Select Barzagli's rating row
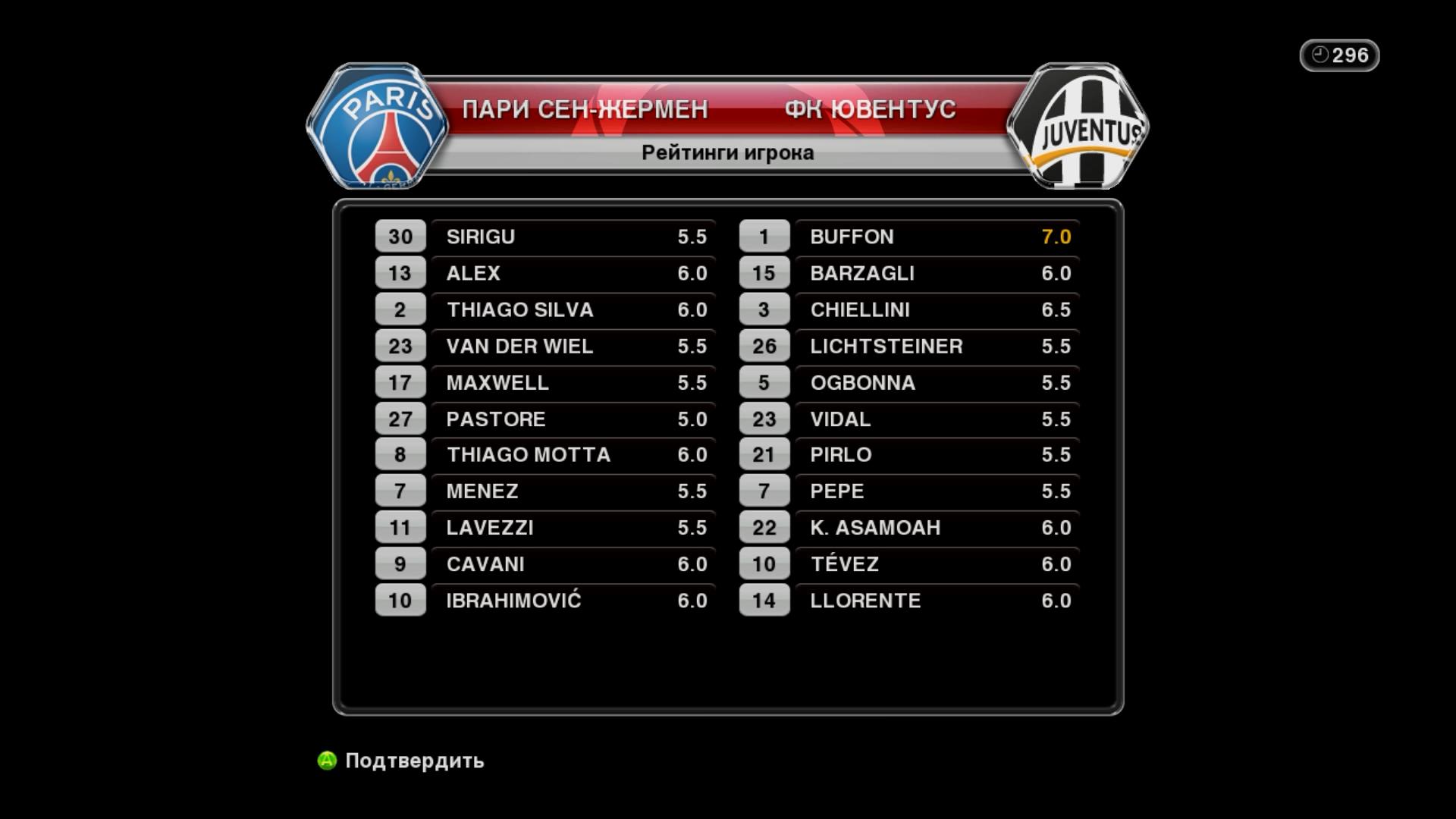This screenshot has height=819, width=1456. (937, 274)
